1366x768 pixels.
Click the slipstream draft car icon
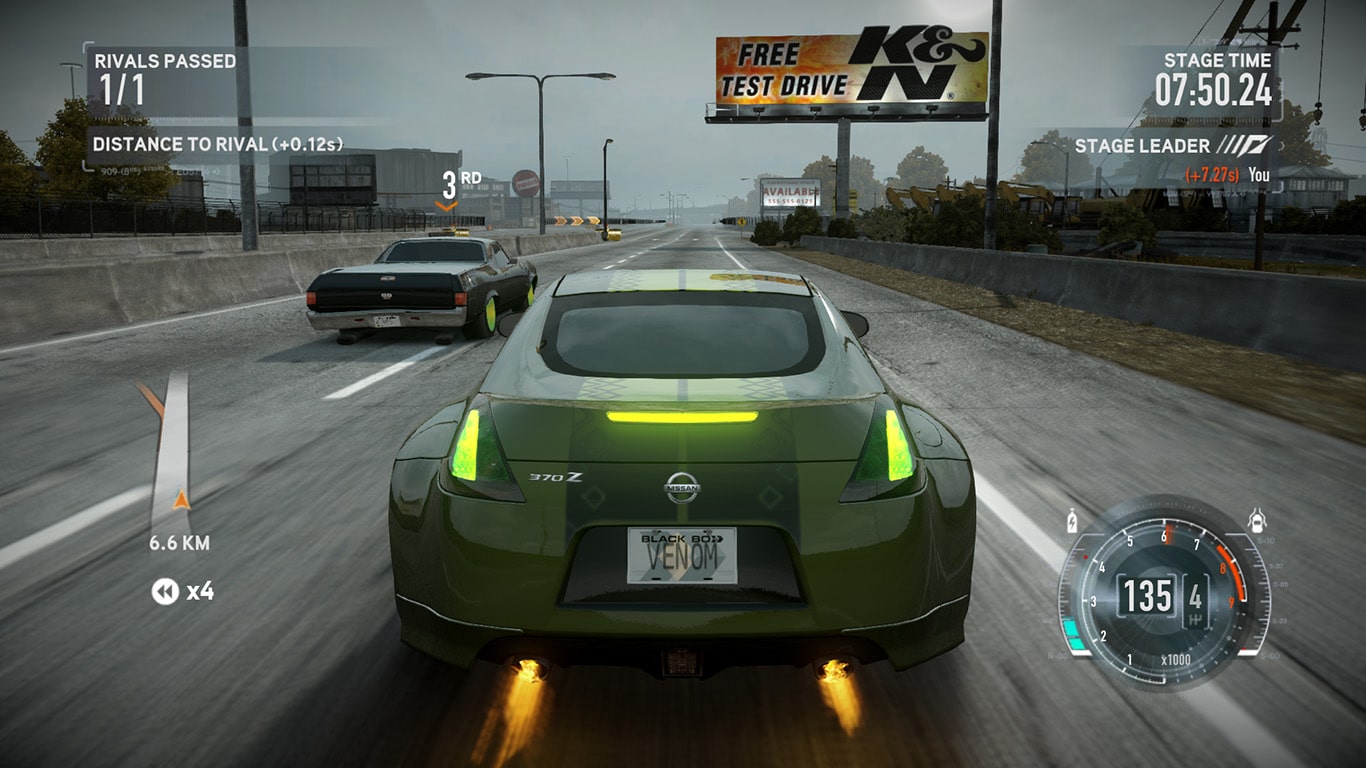[x=1255, y=520]
